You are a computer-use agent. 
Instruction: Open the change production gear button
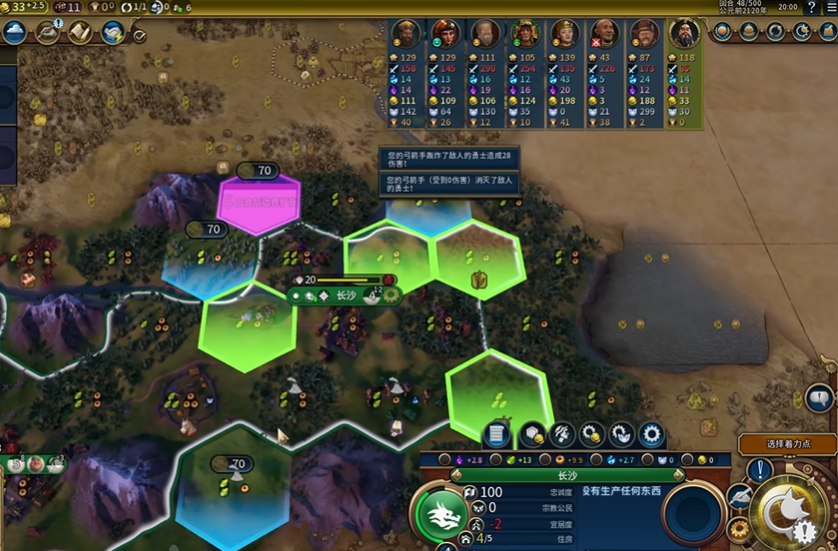click(x=652, y=434)
